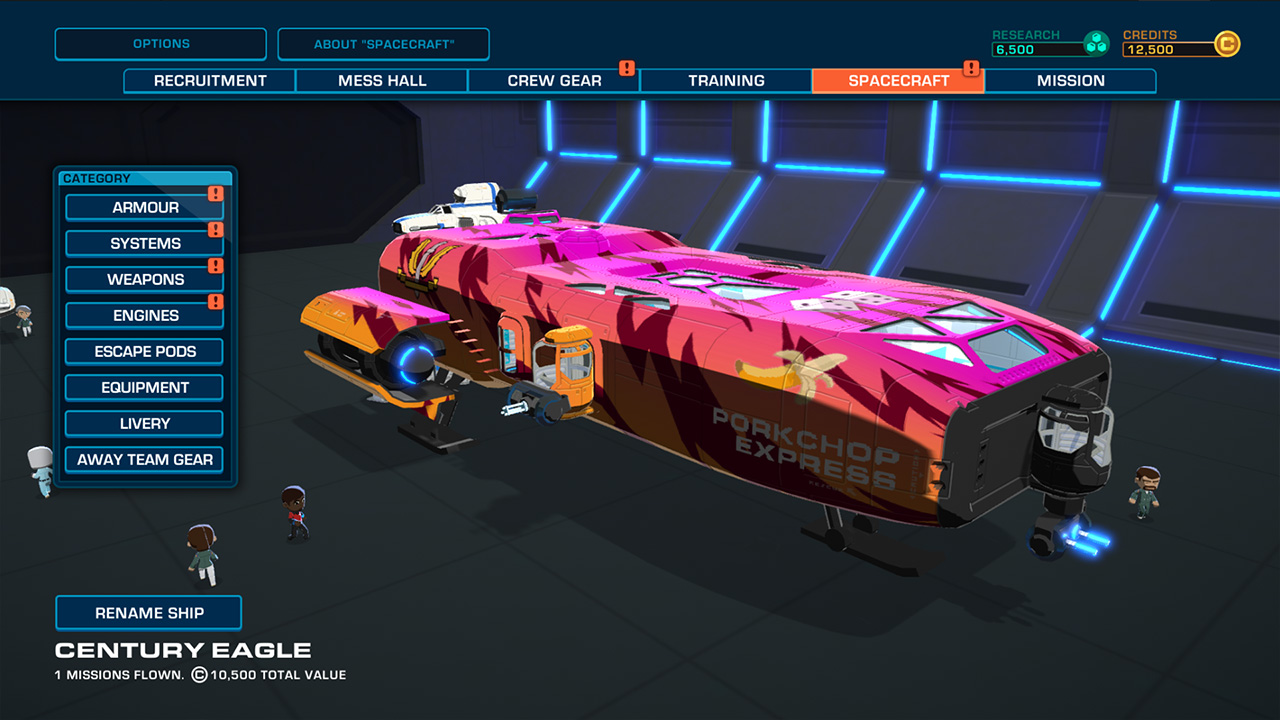Open the Options menu
Viewport: 1280px width, 720px height.
(x=160, y=43)
